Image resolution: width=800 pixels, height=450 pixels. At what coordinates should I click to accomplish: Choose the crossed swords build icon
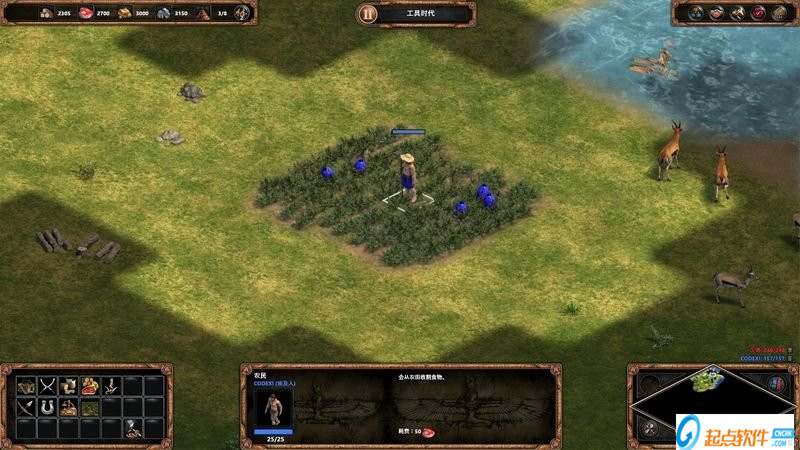coord(46,385)
